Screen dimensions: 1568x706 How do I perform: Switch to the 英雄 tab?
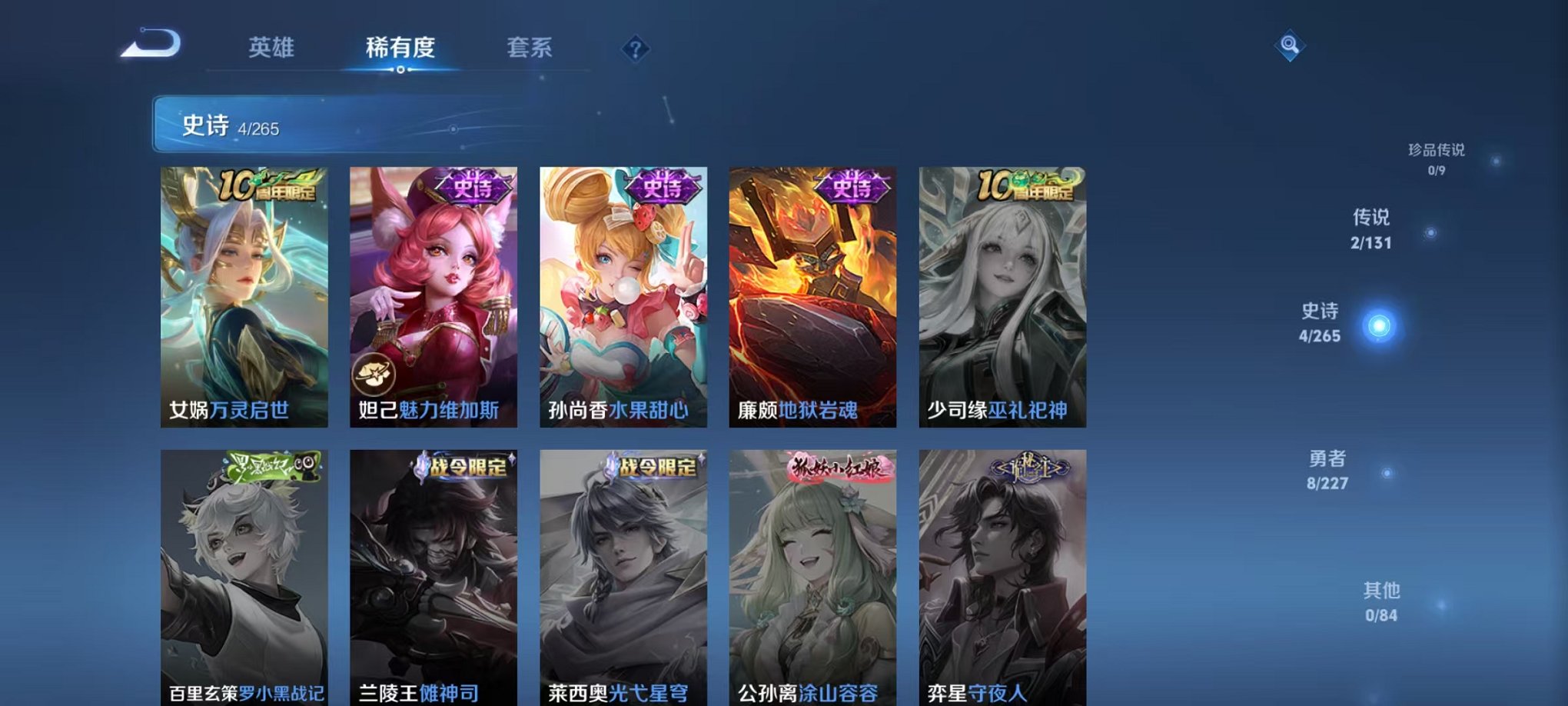(x=272, y=48)
